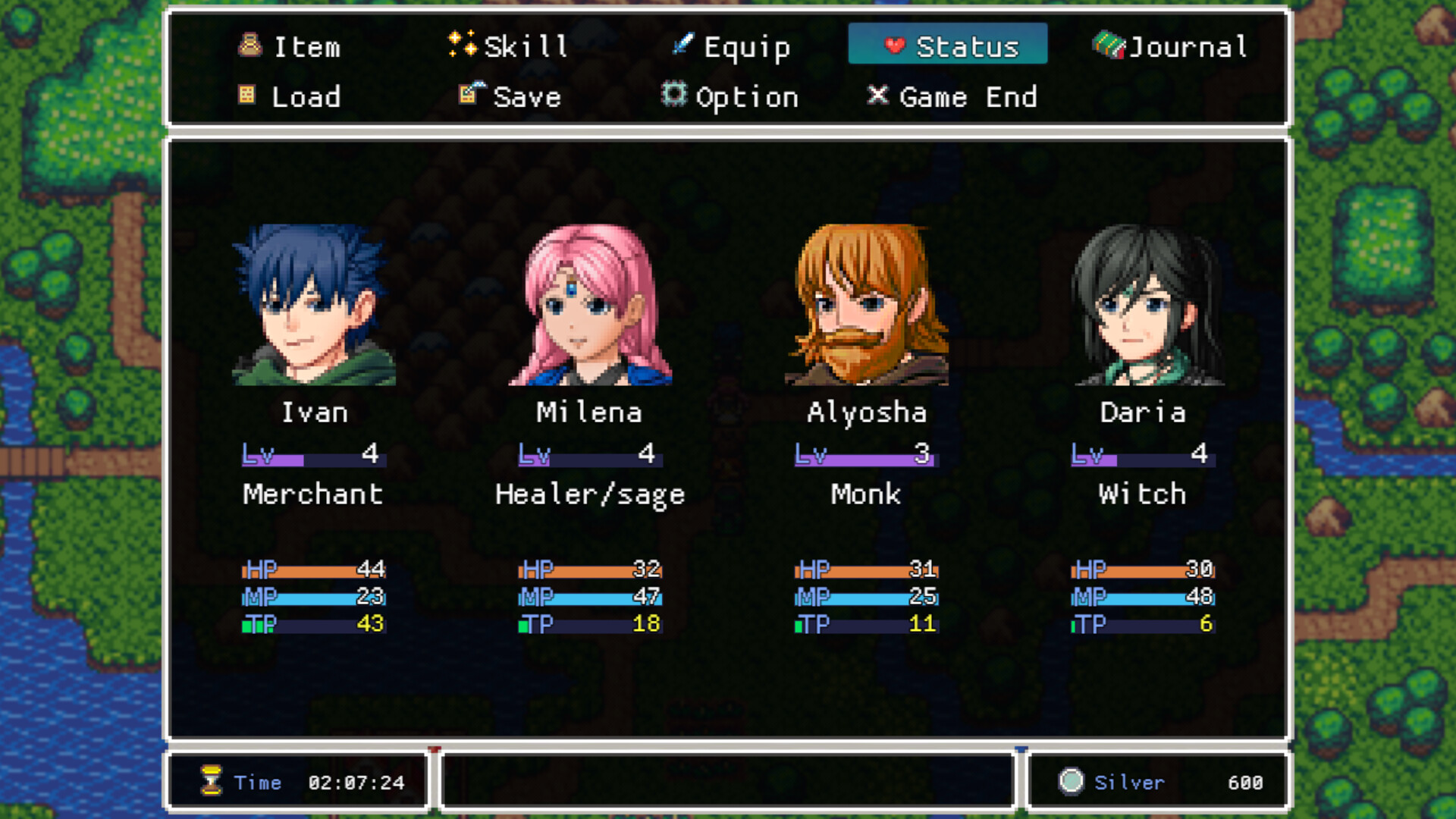
Task: Click Game End to quit
Action: click(x=952, y=97)
